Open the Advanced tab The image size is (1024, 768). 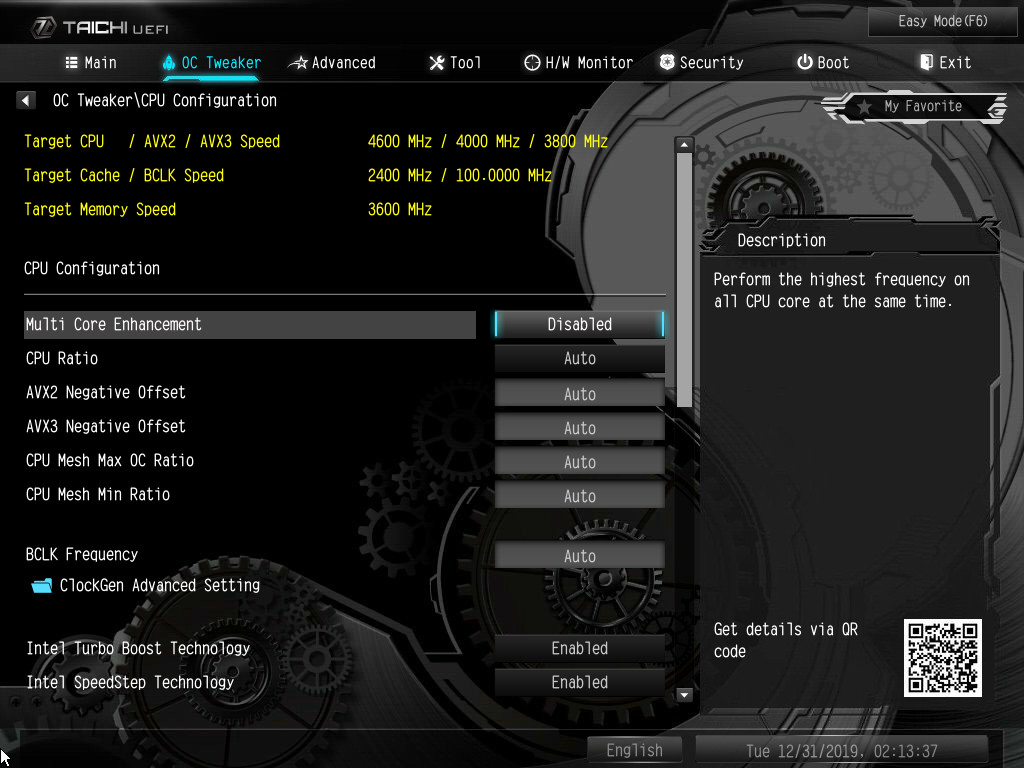tap(332, 63)
